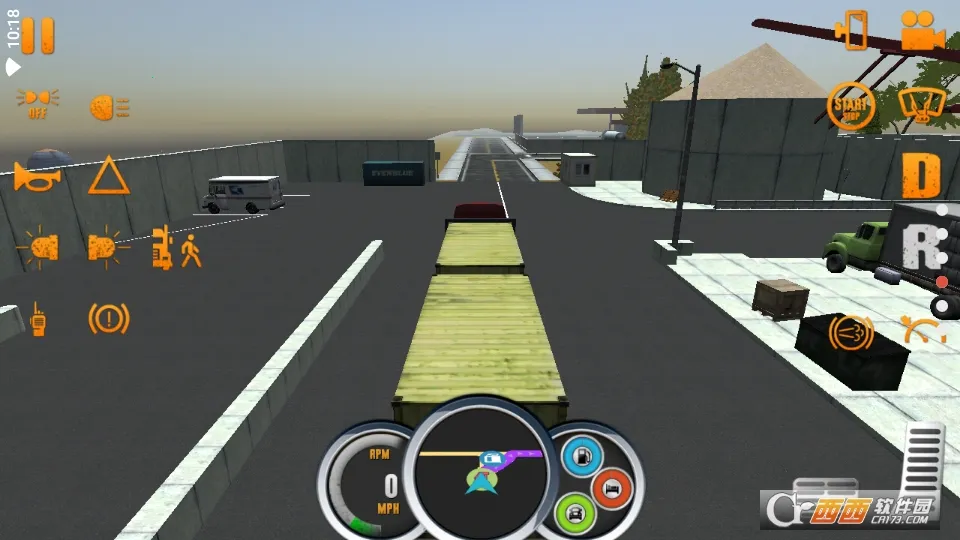Tap the truck door icon
960x540 pixels.
[853, 30]
